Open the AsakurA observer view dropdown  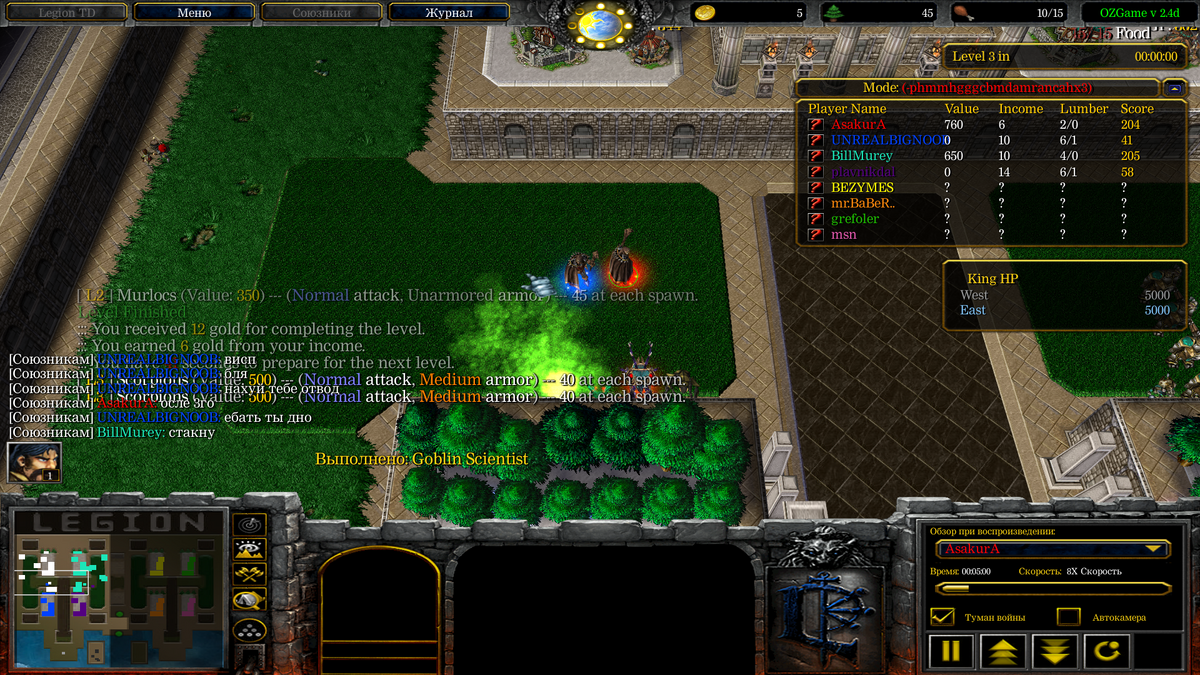(x=1053, y=549)
